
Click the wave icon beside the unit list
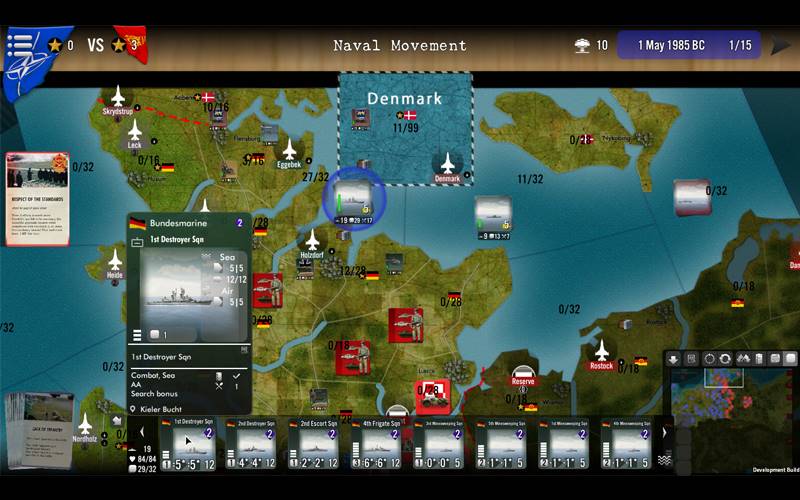coord(664,459)
